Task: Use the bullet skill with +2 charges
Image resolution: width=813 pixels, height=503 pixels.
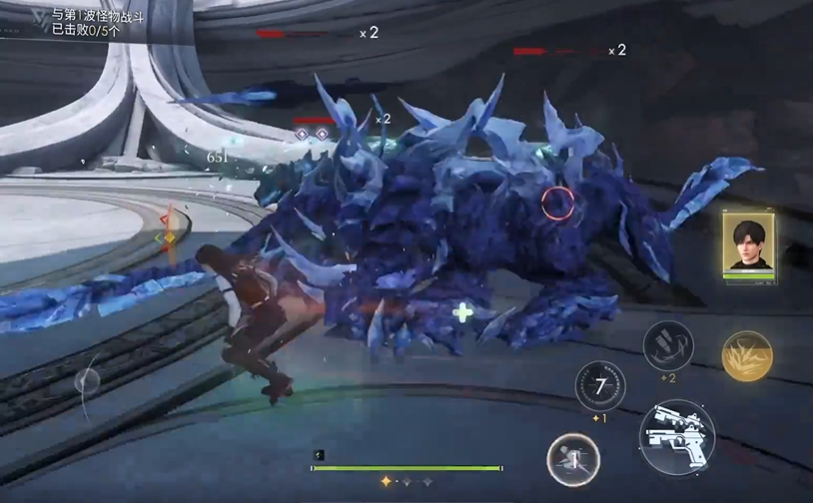Action: [x=668, y=346]
